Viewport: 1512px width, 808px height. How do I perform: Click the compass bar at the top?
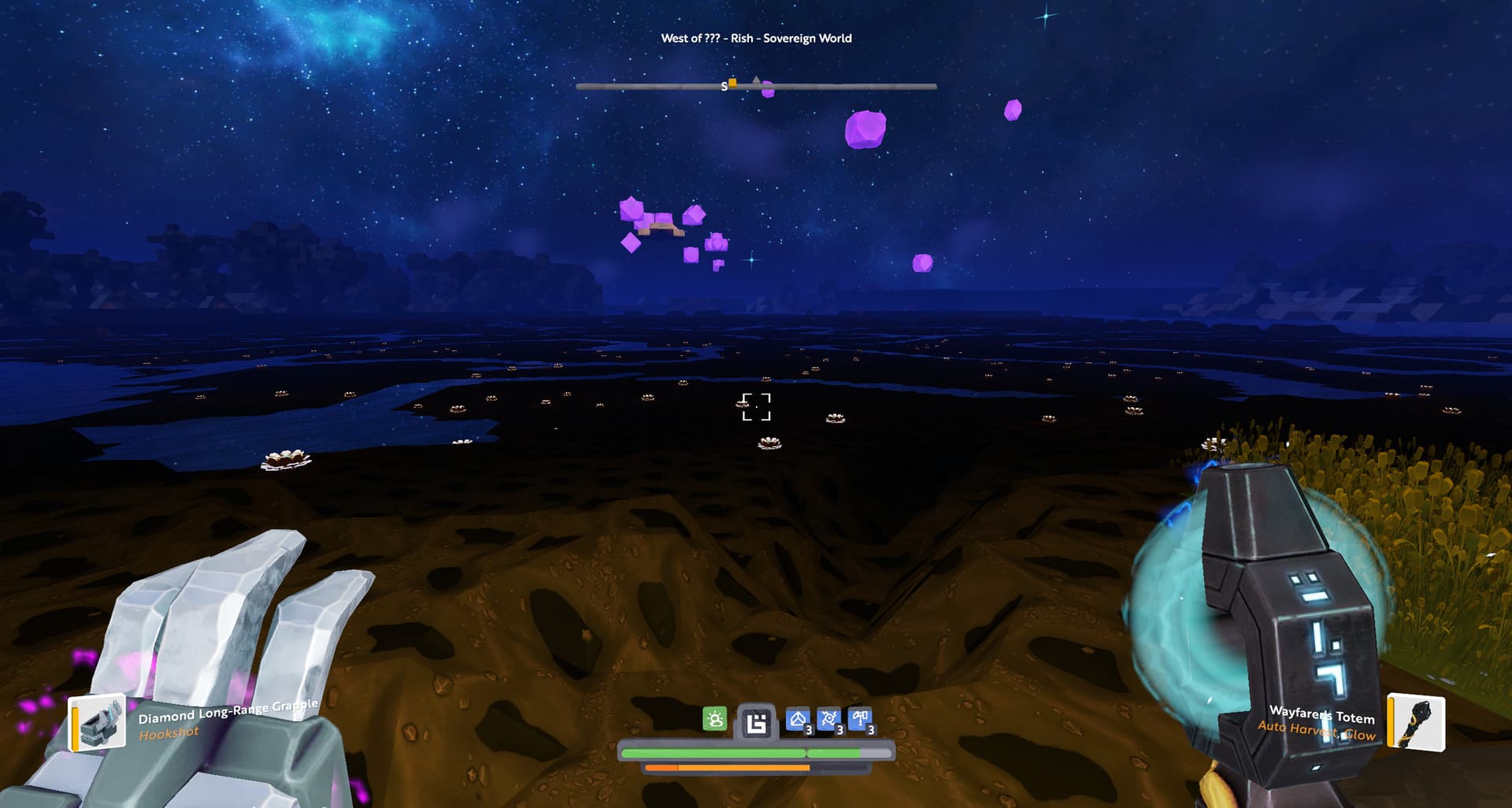coord(835,86)
